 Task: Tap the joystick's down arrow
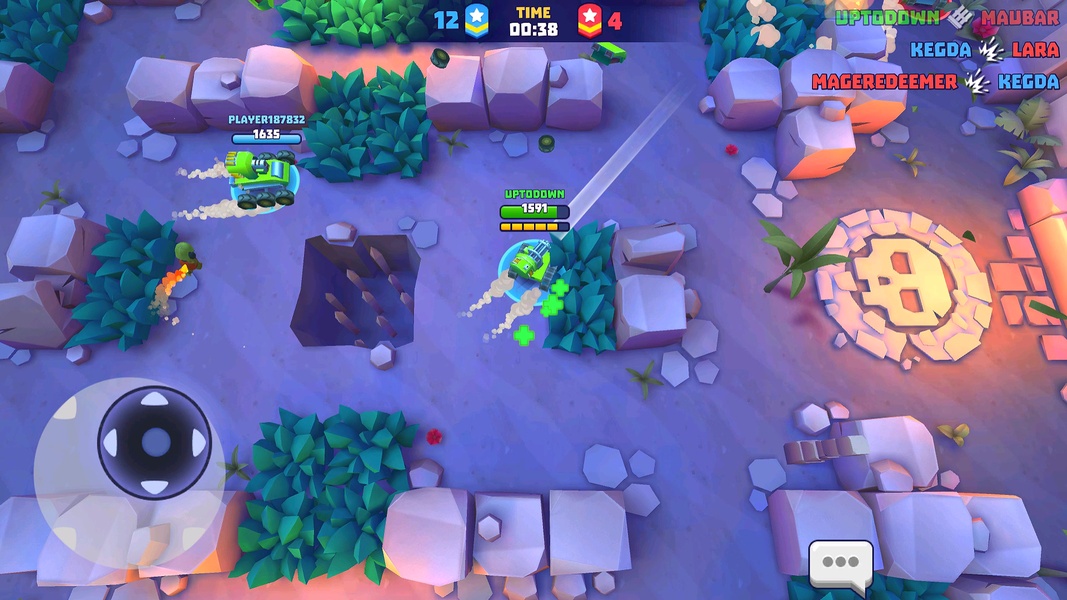(x=154, y=486)
